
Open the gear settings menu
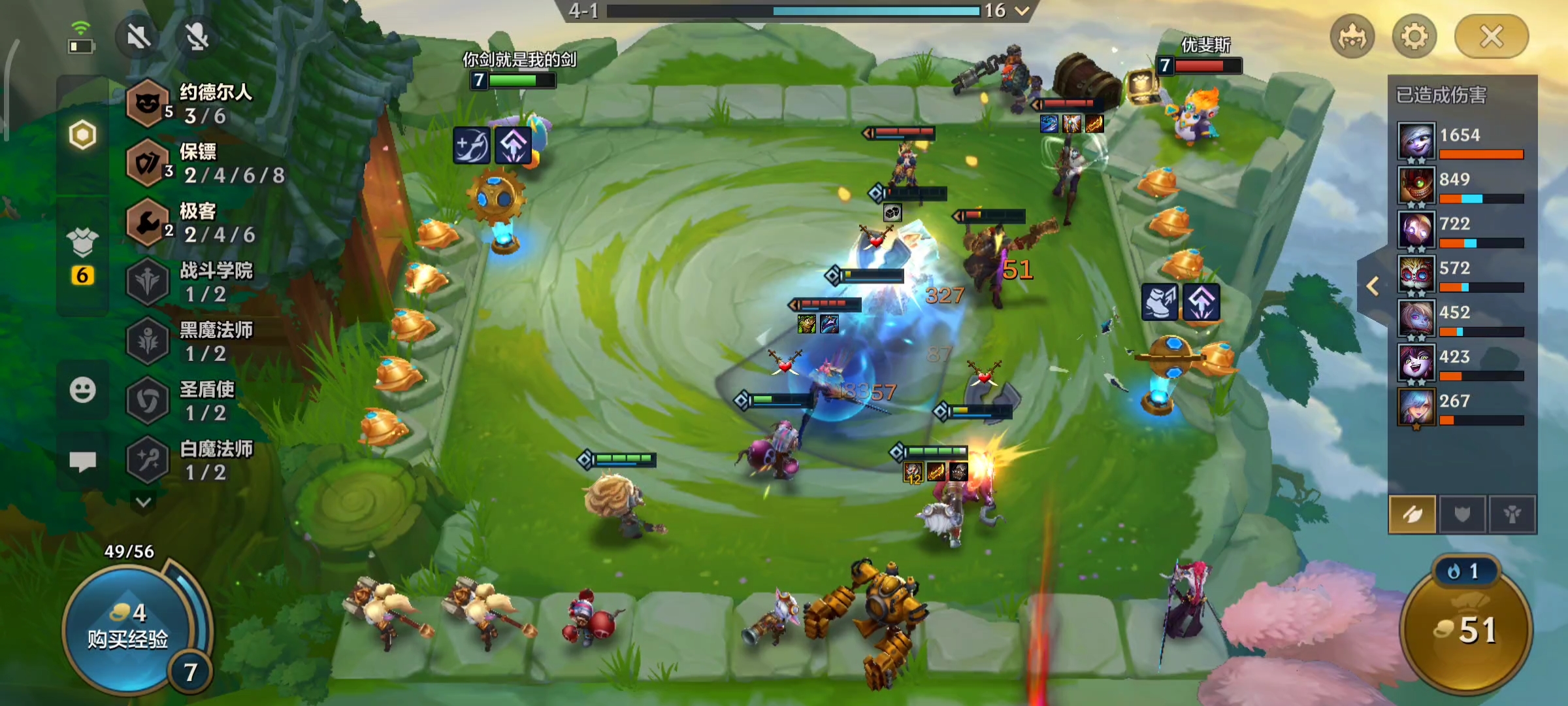pyautogui.click(x=1414, y=37)
